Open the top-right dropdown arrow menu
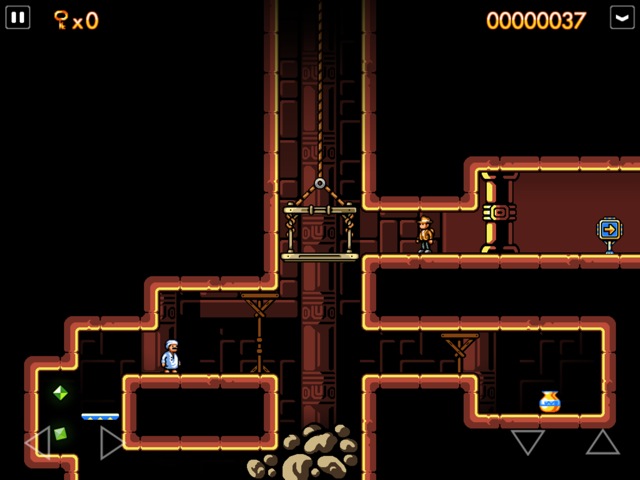The height and width of the screenshot is (480, 640). 622,18
